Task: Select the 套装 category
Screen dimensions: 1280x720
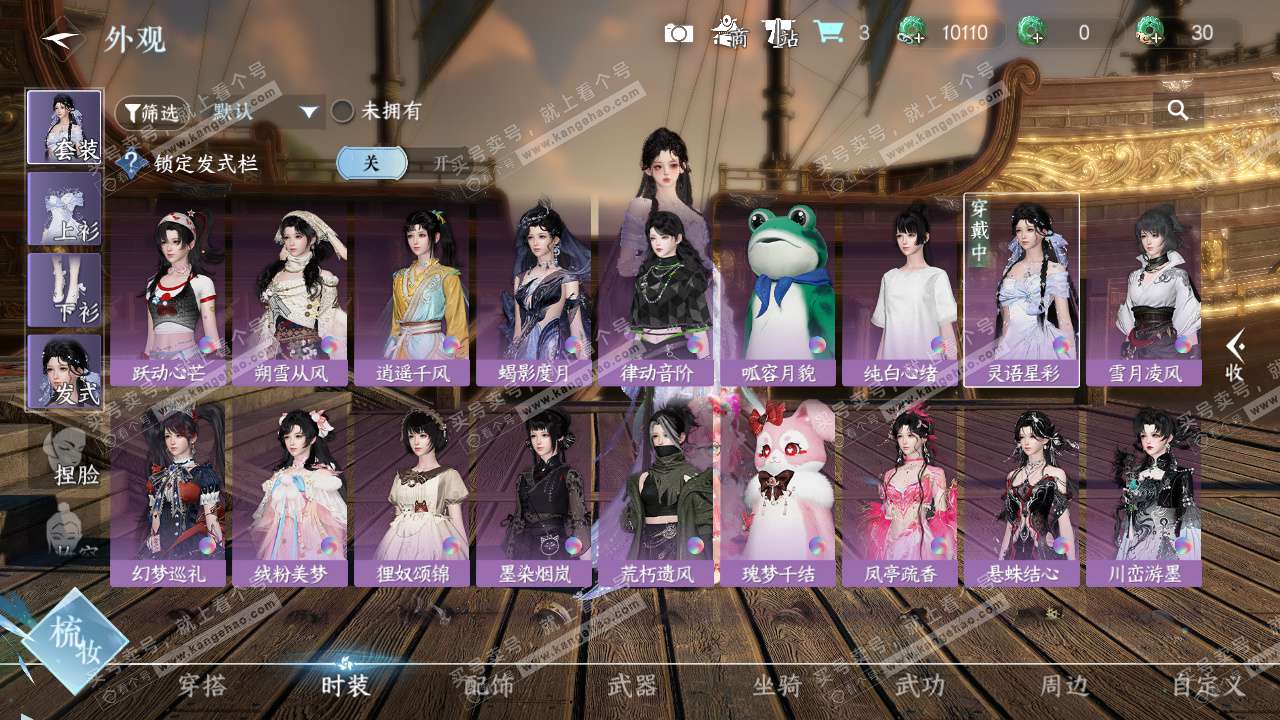Action: coord(64,127)
